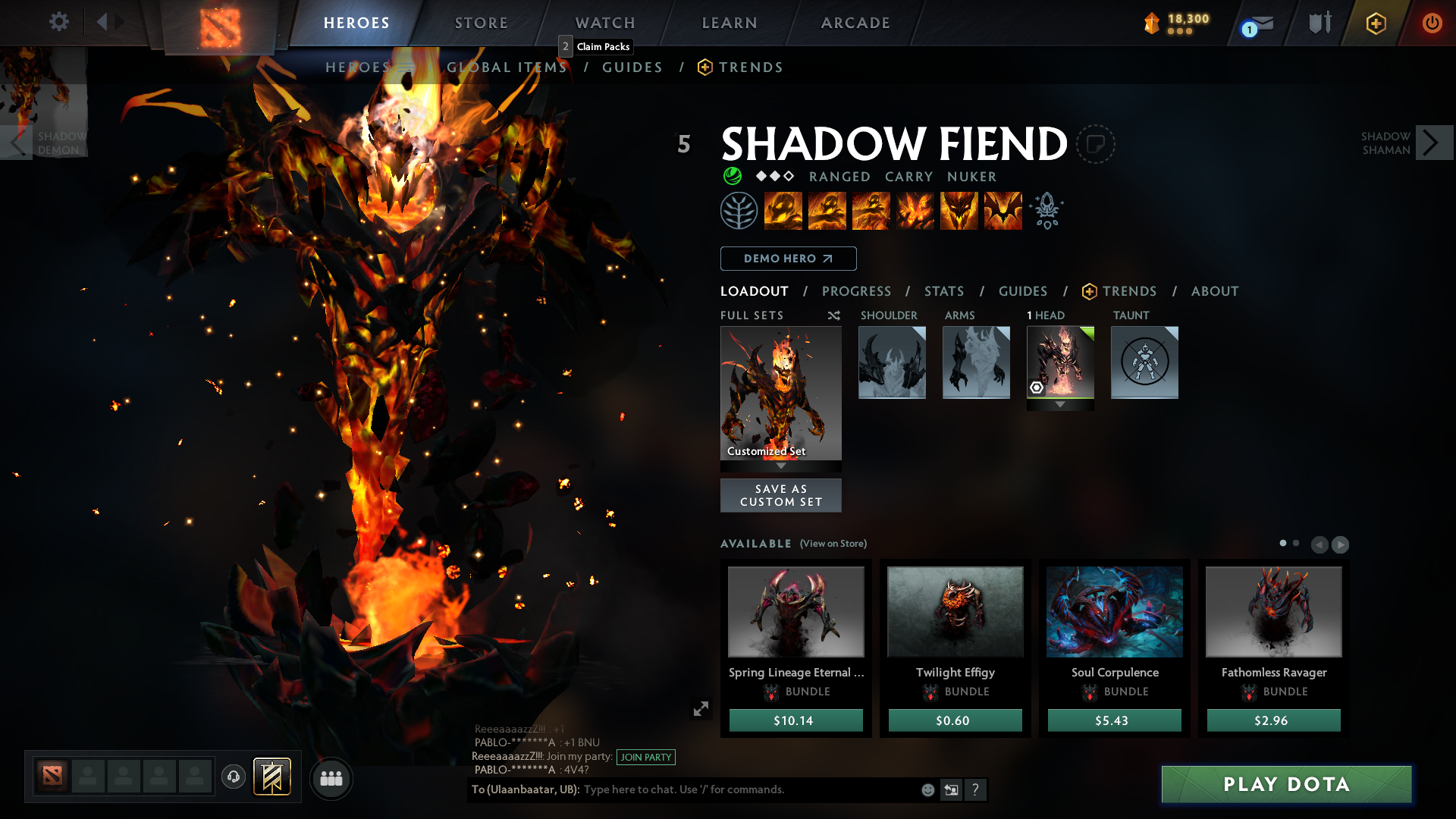Select the Aghanim's Scepter upgrade icon
Image resolution: width=1456 pixels, height=819 pixels.
tap(1046, 211)
